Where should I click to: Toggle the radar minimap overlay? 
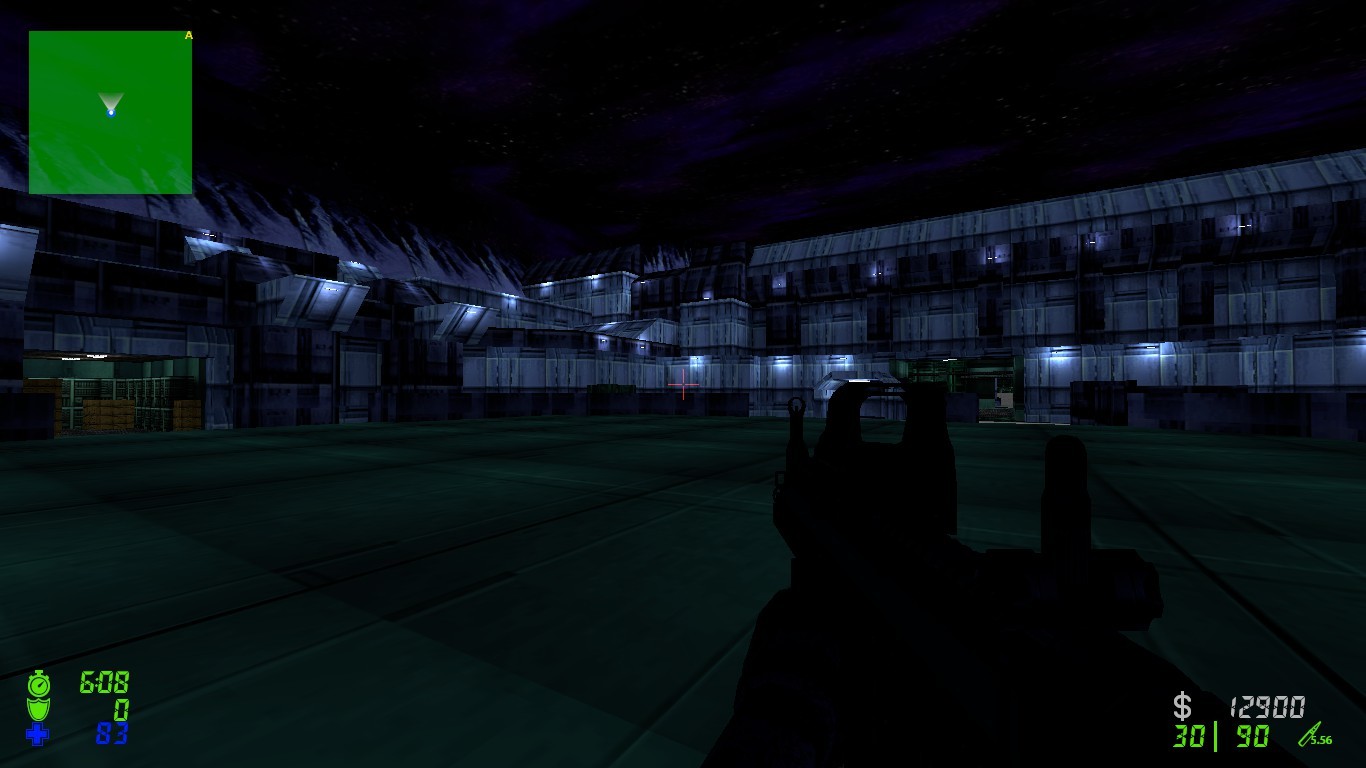pos(110,112)
